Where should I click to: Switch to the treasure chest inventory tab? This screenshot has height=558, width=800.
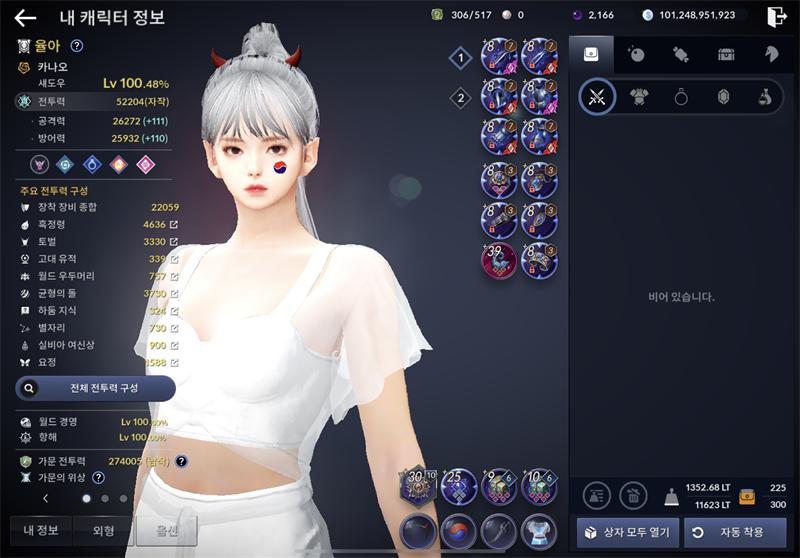pyautogui.click(x=727, y=54)
